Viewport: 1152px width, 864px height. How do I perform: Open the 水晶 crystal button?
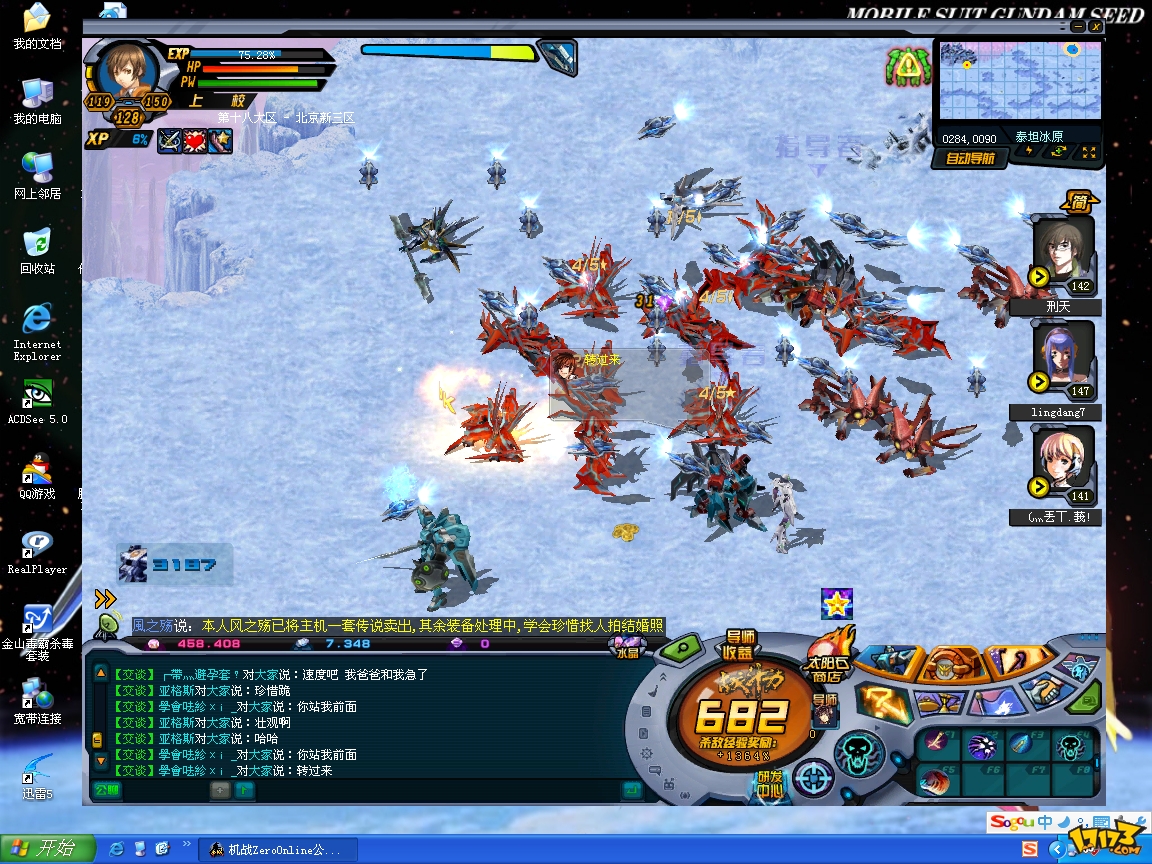627,652
